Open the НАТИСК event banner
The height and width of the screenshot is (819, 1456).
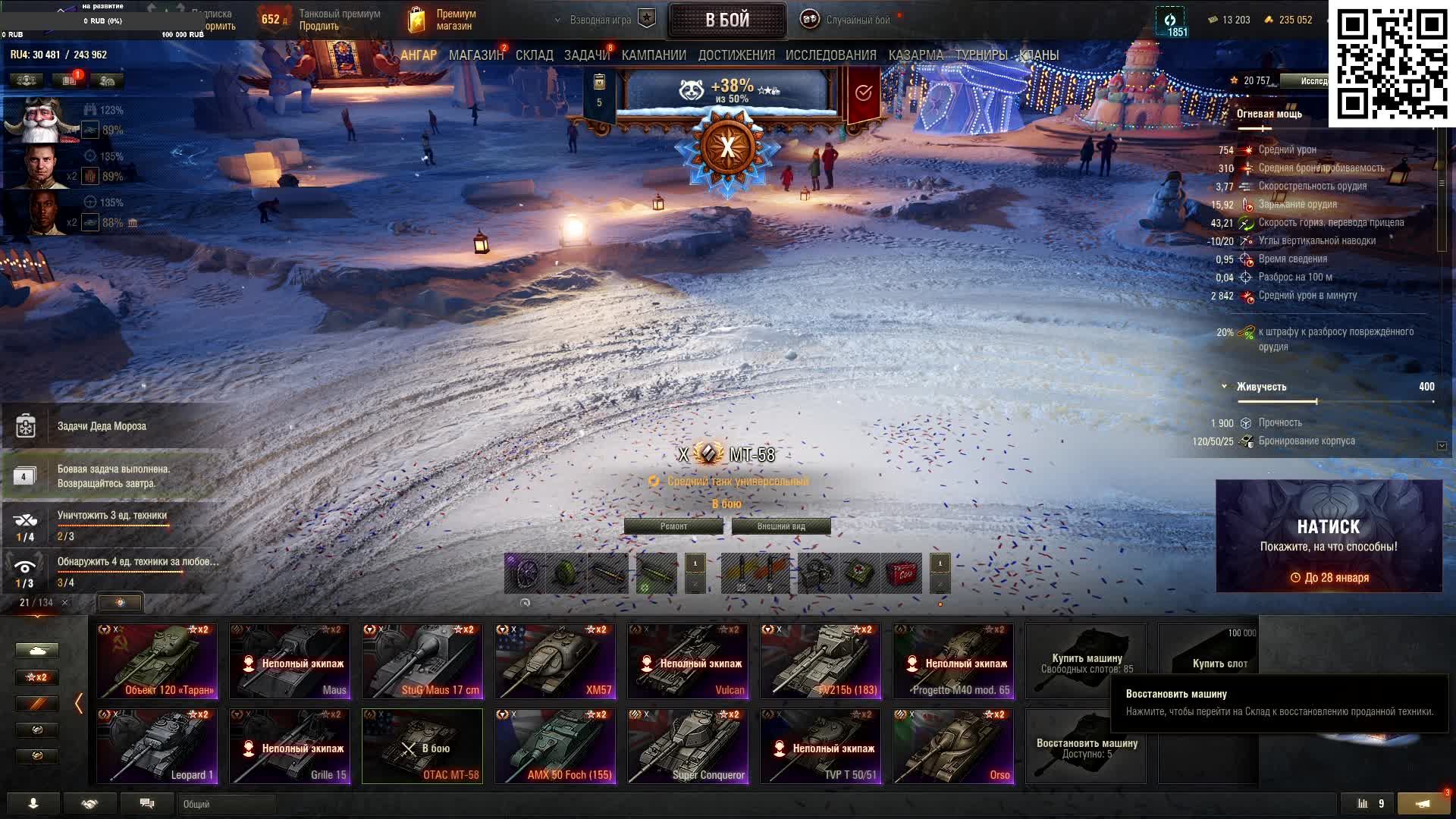tap(1329, 536)
